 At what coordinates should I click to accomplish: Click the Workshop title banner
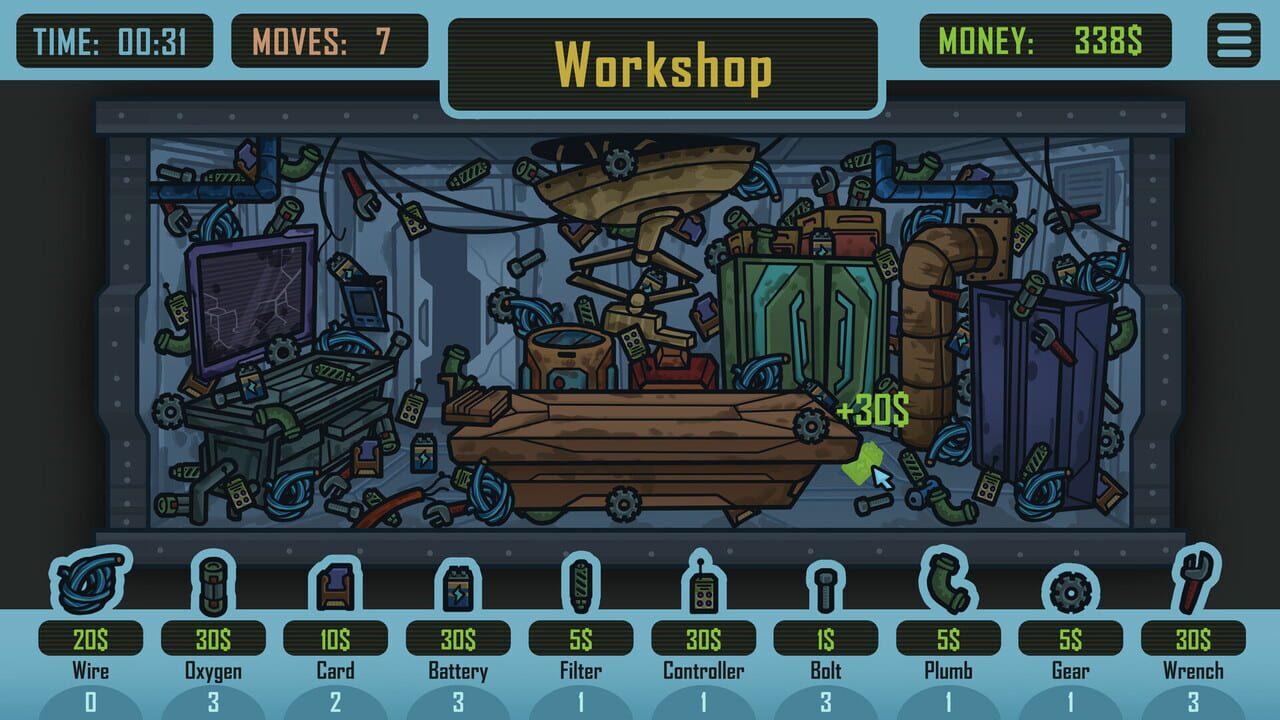point(663,62)
